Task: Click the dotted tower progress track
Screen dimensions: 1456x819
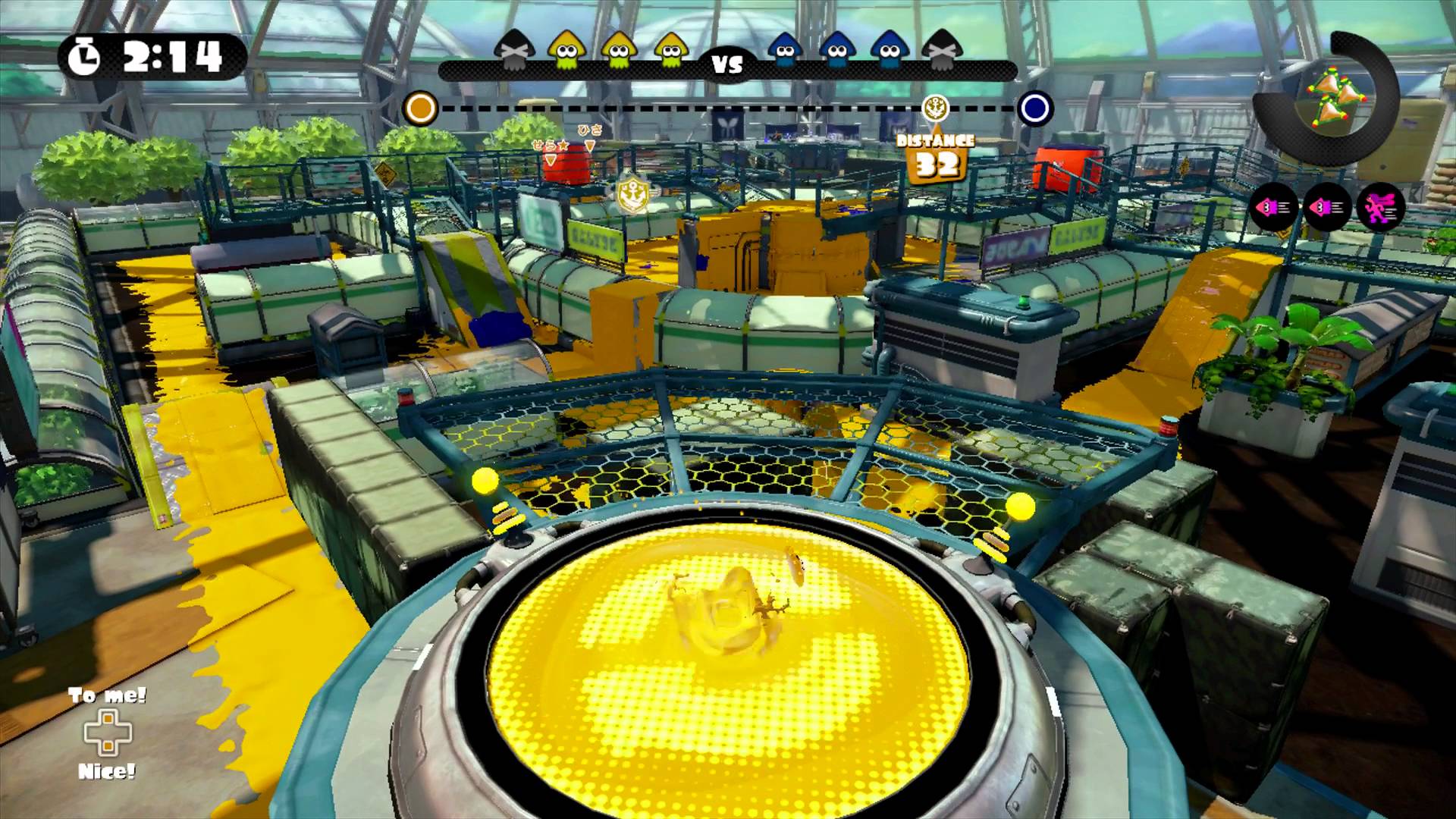Action: [720, 108]
